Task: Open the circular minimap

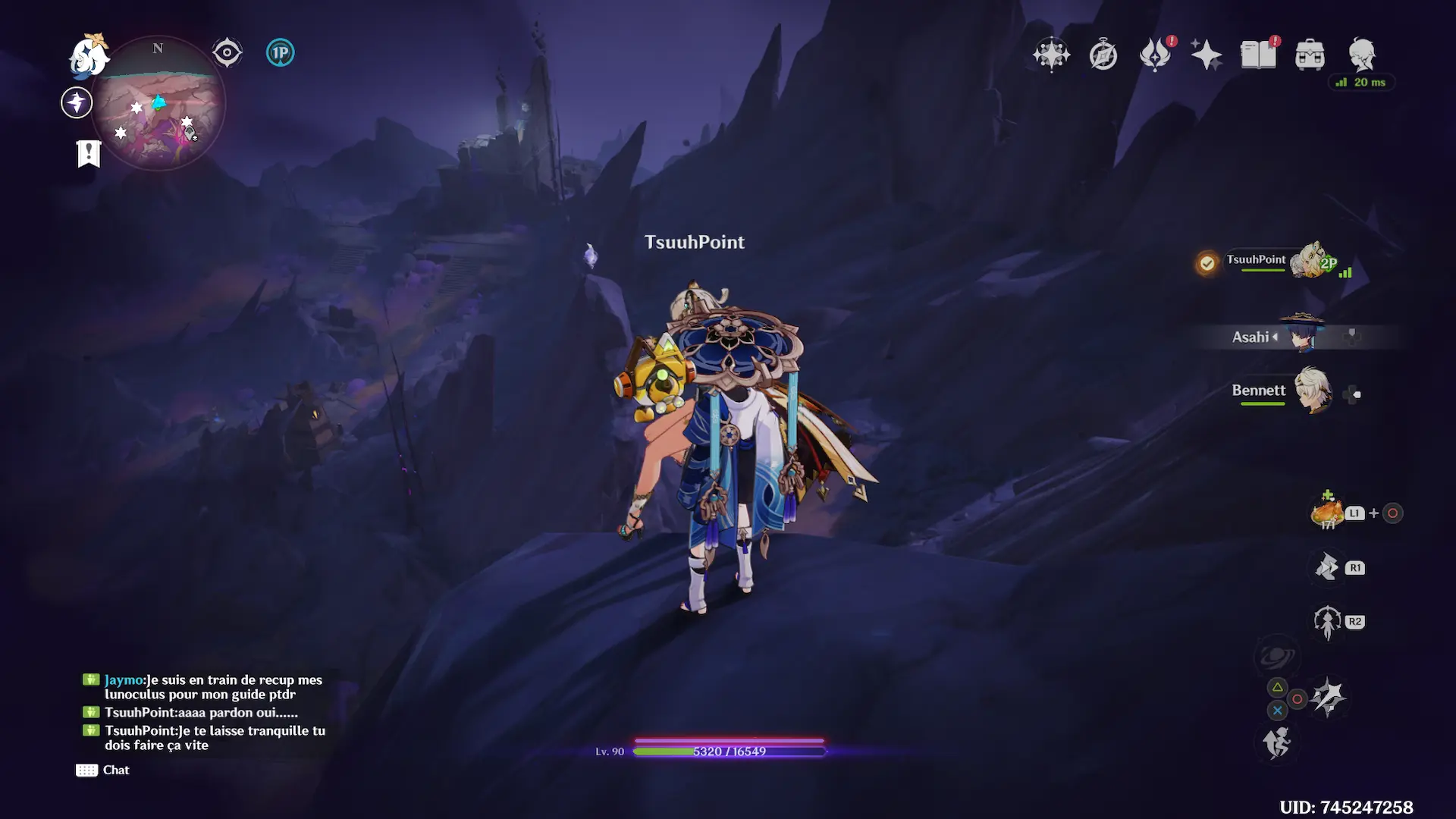Action: (x=158, y=103)
